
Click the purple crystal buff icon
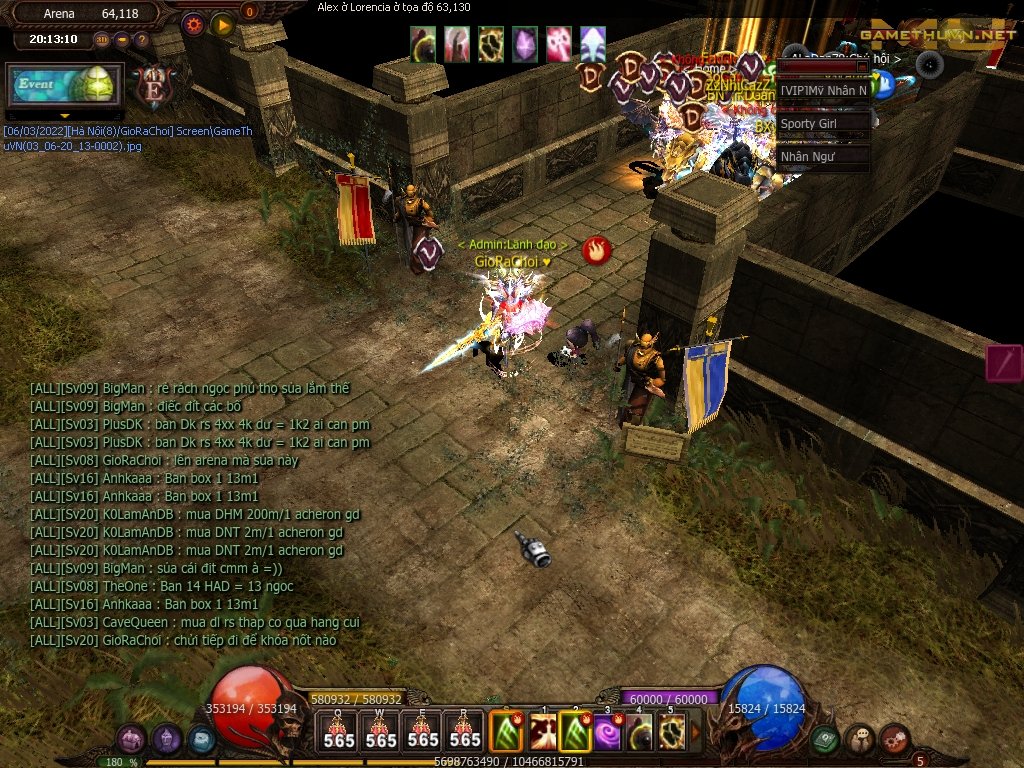pos(524,44)
